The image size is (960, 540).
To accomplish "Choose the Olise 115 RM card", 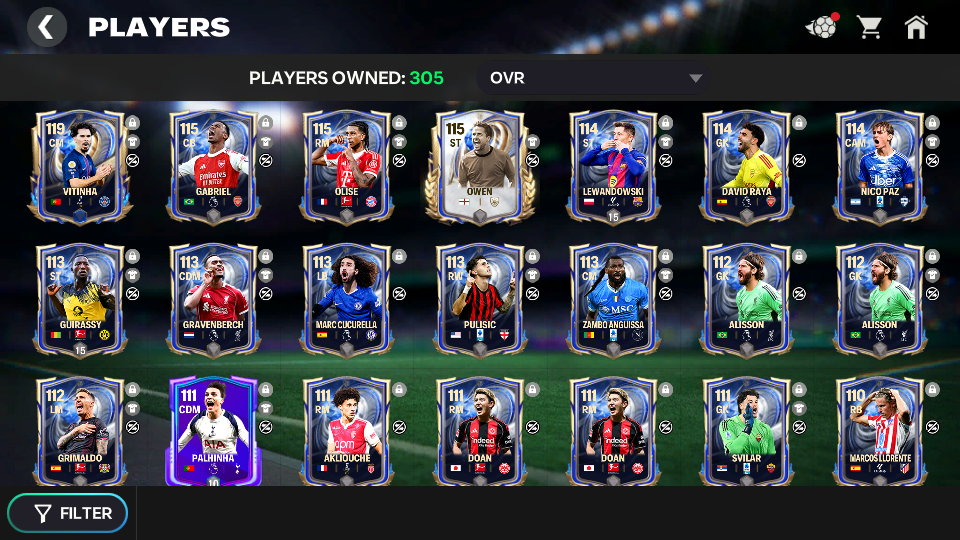I will click(347, 165).
